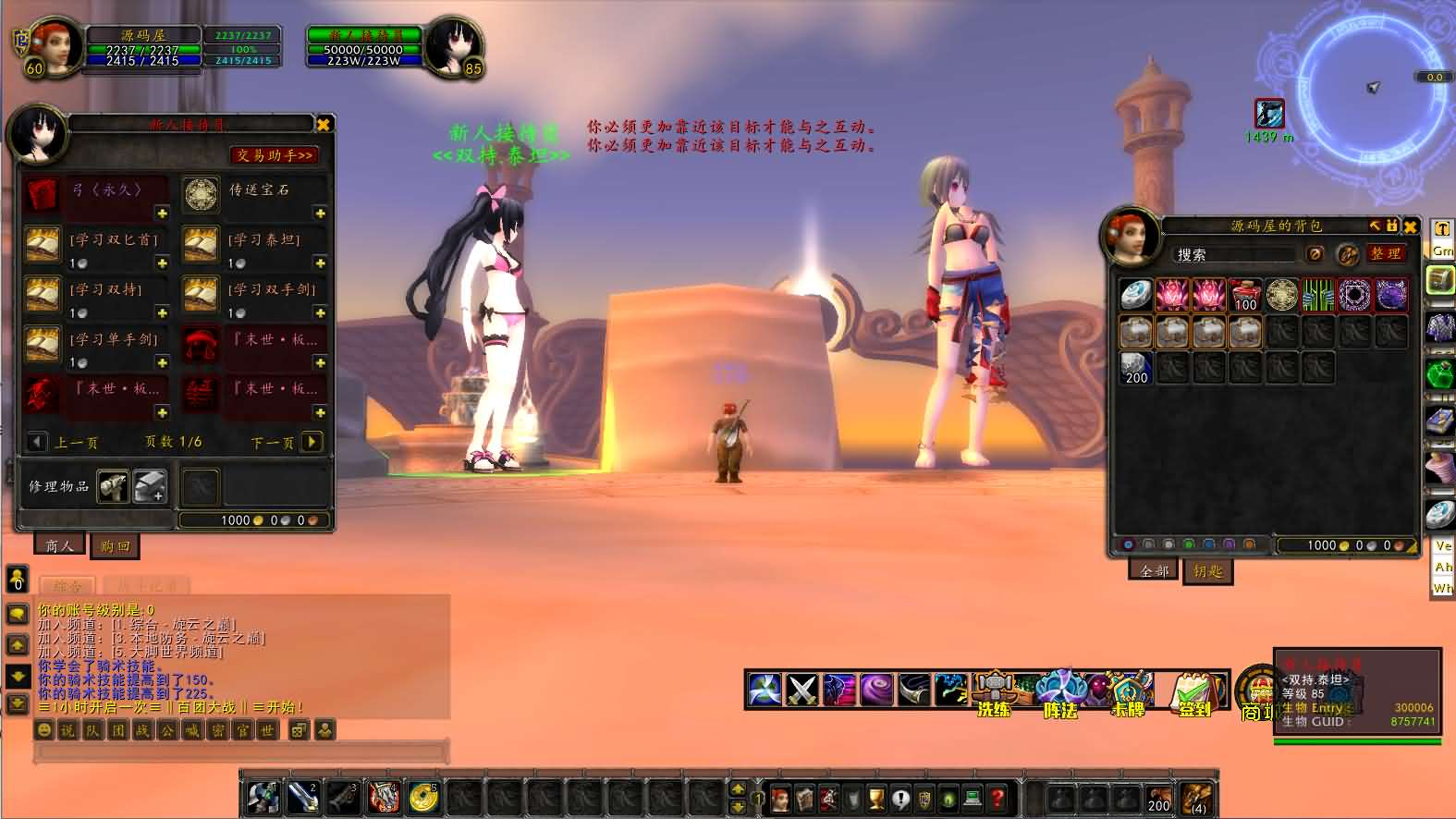This screenshot has width=1456, height=819.
Task: Switch to the 购回 buyback tab
Action: pyautogui.click(x=115, y=546)
